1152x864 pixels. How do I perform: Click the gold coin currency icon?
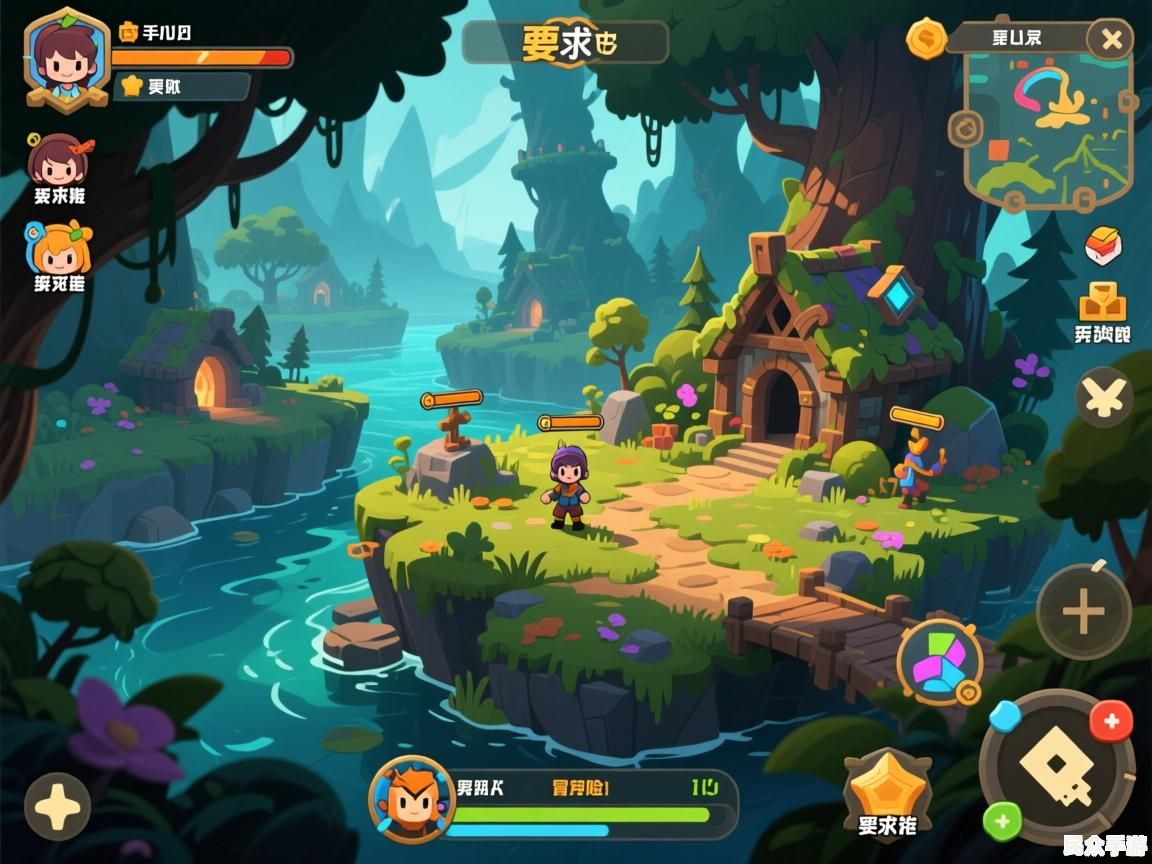point(926,39)
